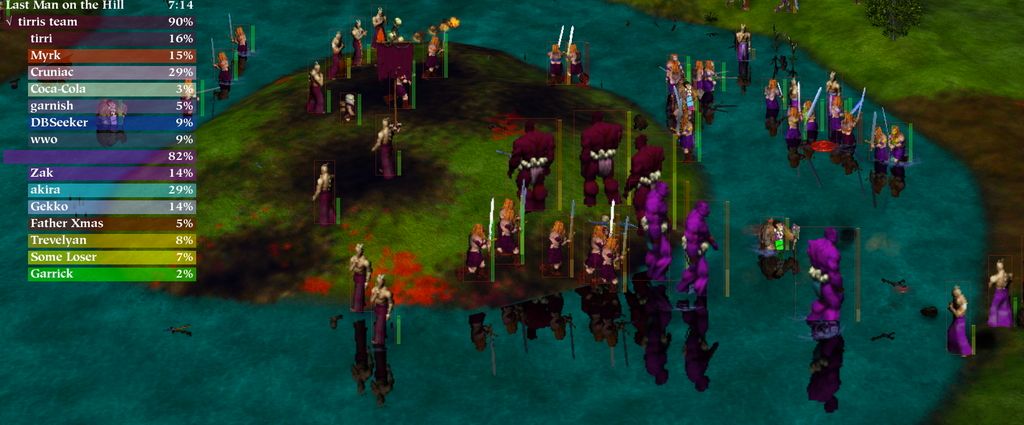This screenshot has width=1024, height=425.
Task: Select the DBSeeker scoreboard row
Action: point(99,122)
